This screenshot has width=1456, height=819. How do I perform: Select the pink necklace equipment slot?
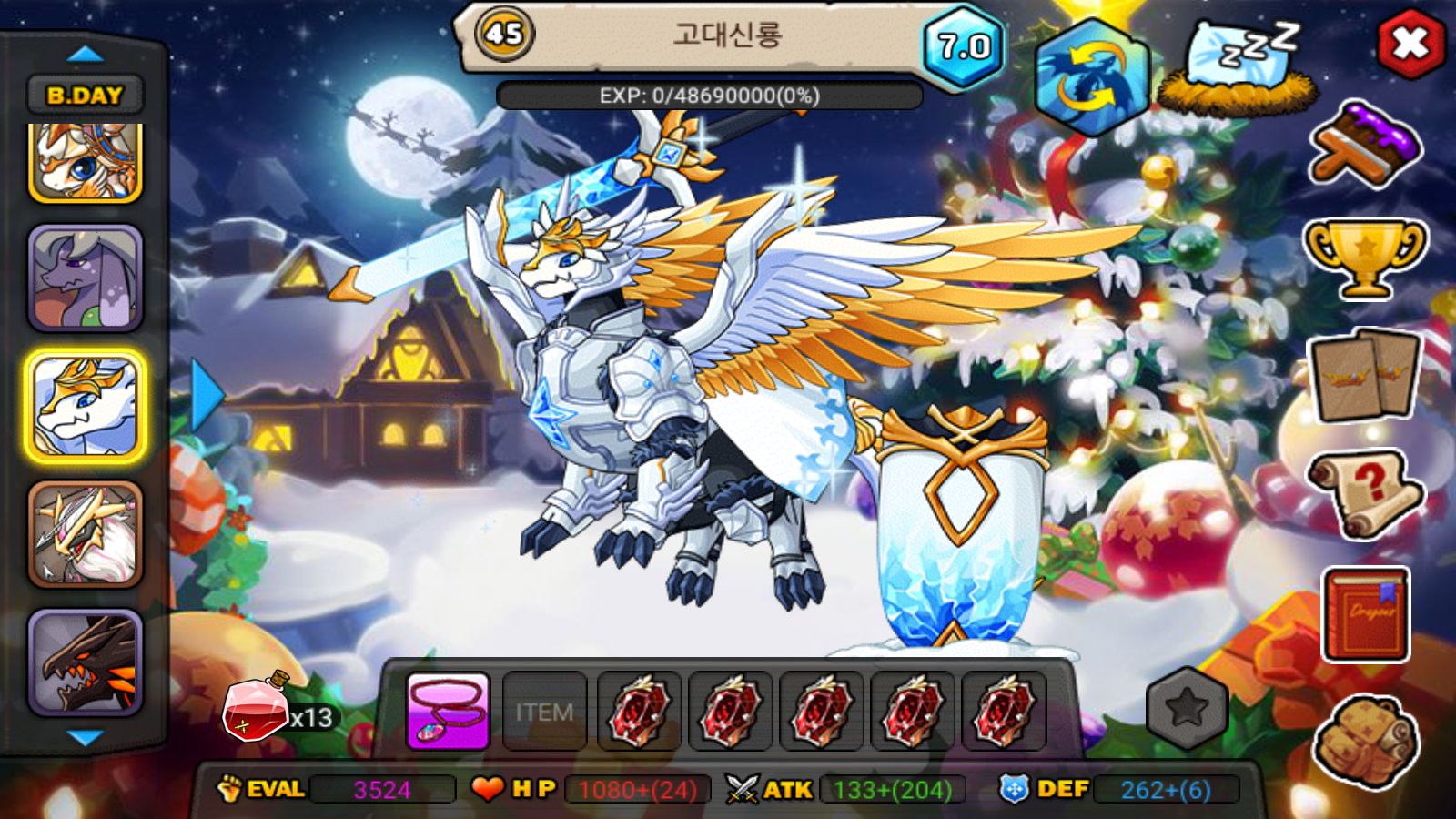(448, 712)
